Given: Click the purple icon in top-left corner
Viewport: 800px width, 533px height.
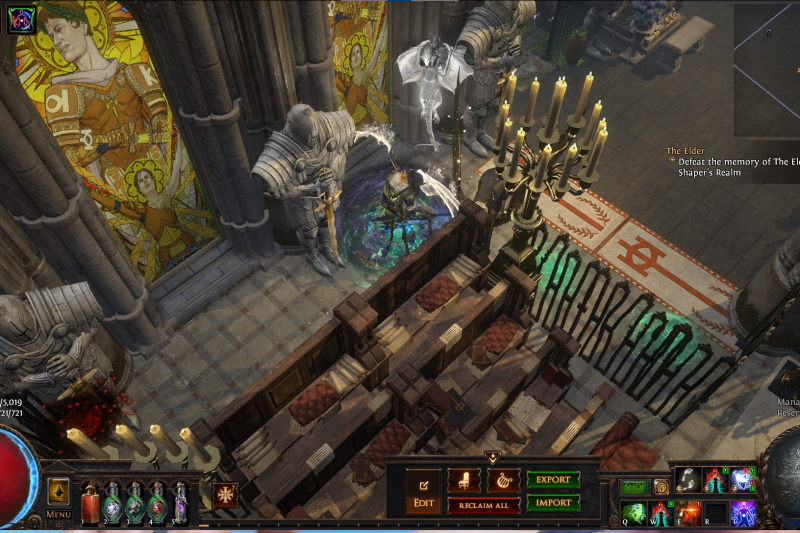Looking at the screenshot, I should pyautogui.click(x=22, y=20).
